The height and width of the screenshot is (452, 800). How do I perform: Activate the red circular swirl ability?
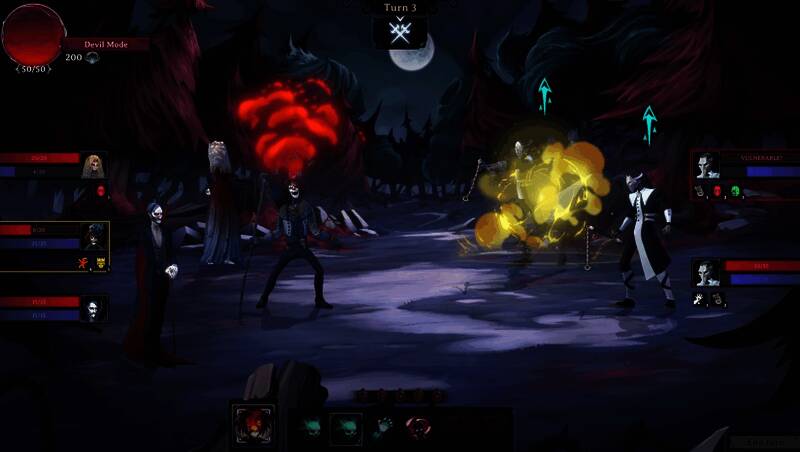point(416,426)
